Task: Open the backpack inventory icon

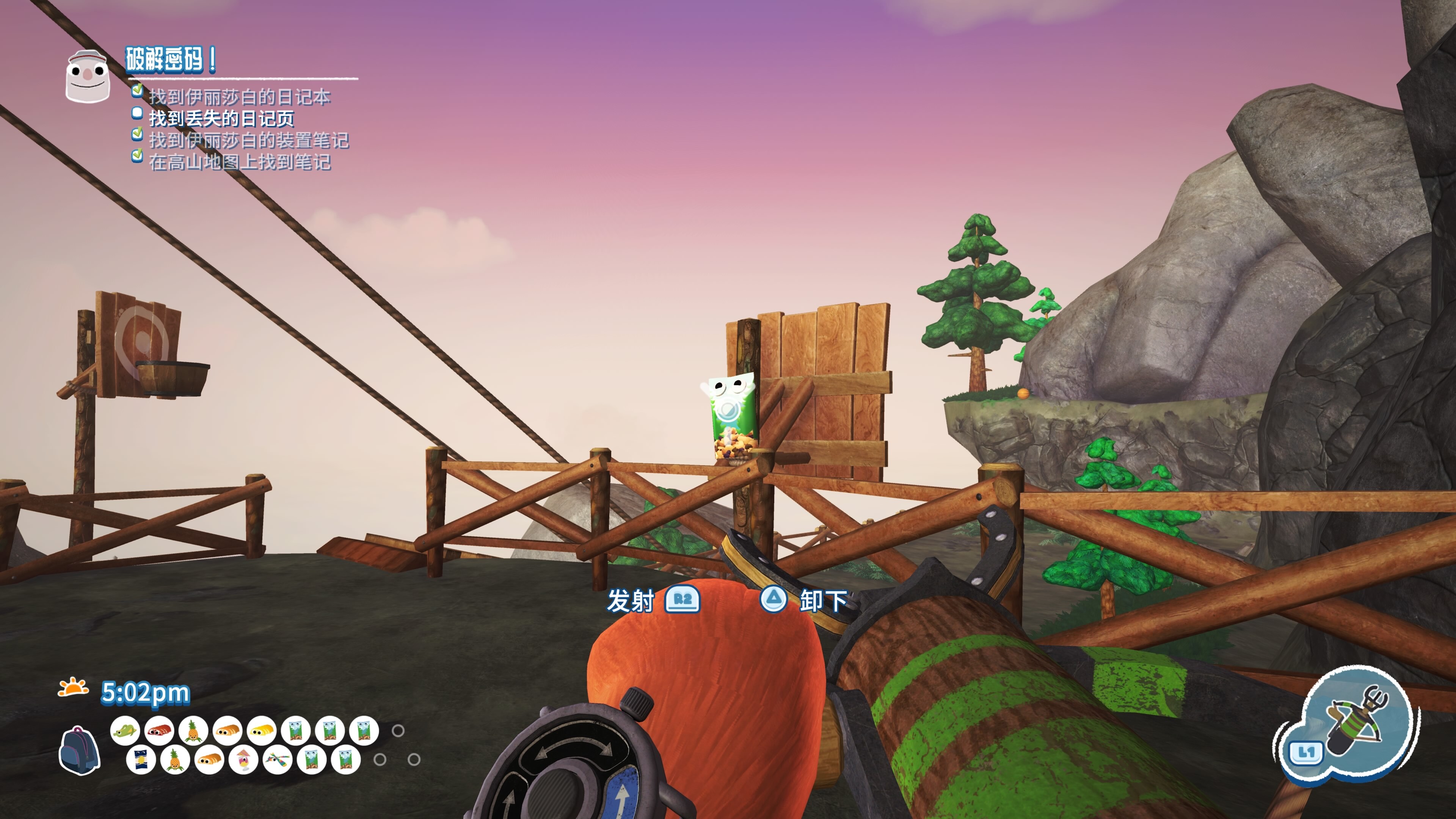Action: (x=79, y=750)
